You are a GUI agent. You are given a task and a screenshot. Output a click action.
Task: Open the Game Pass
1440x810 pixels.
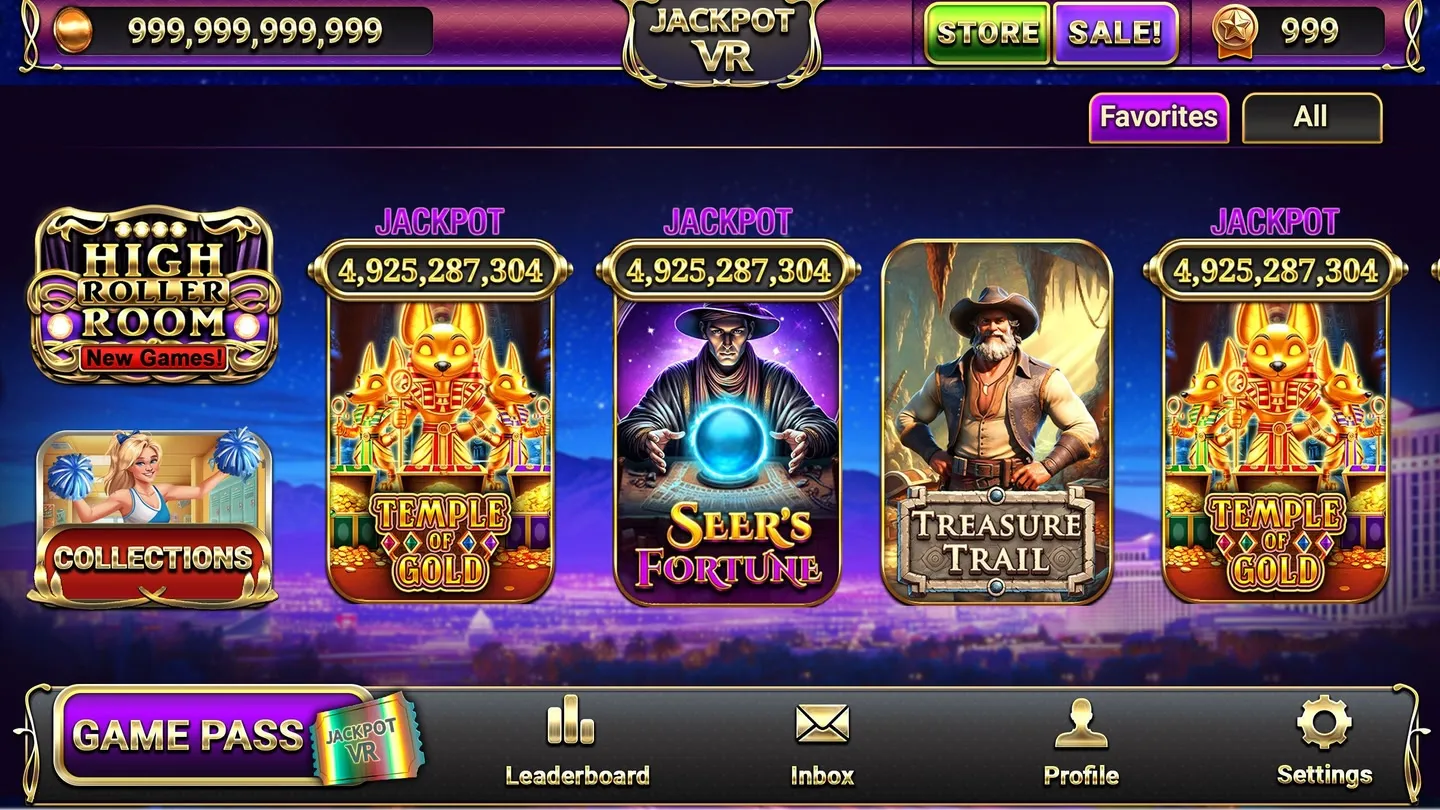(x=215, y=735)
